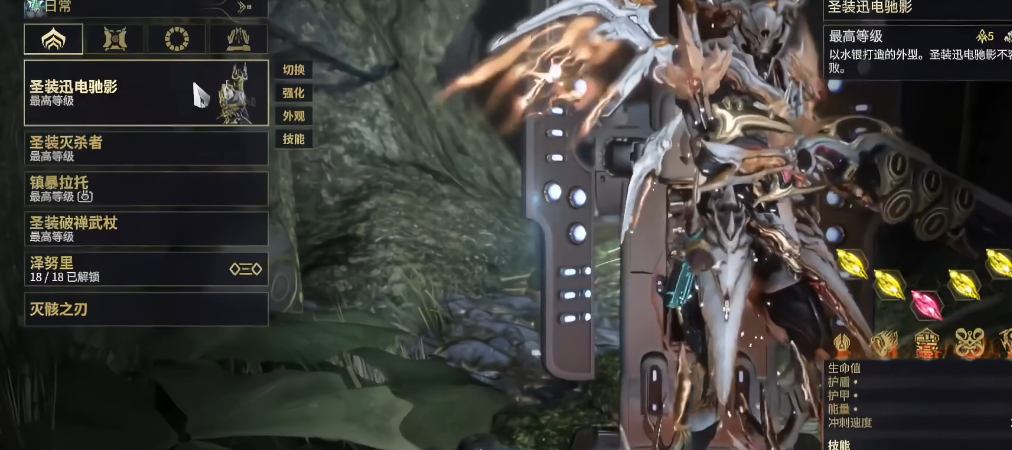Screen dimensions: 1012x450
Task: Choose the 镇暴拉托 weapon slot
Action: tap(146, 188)
